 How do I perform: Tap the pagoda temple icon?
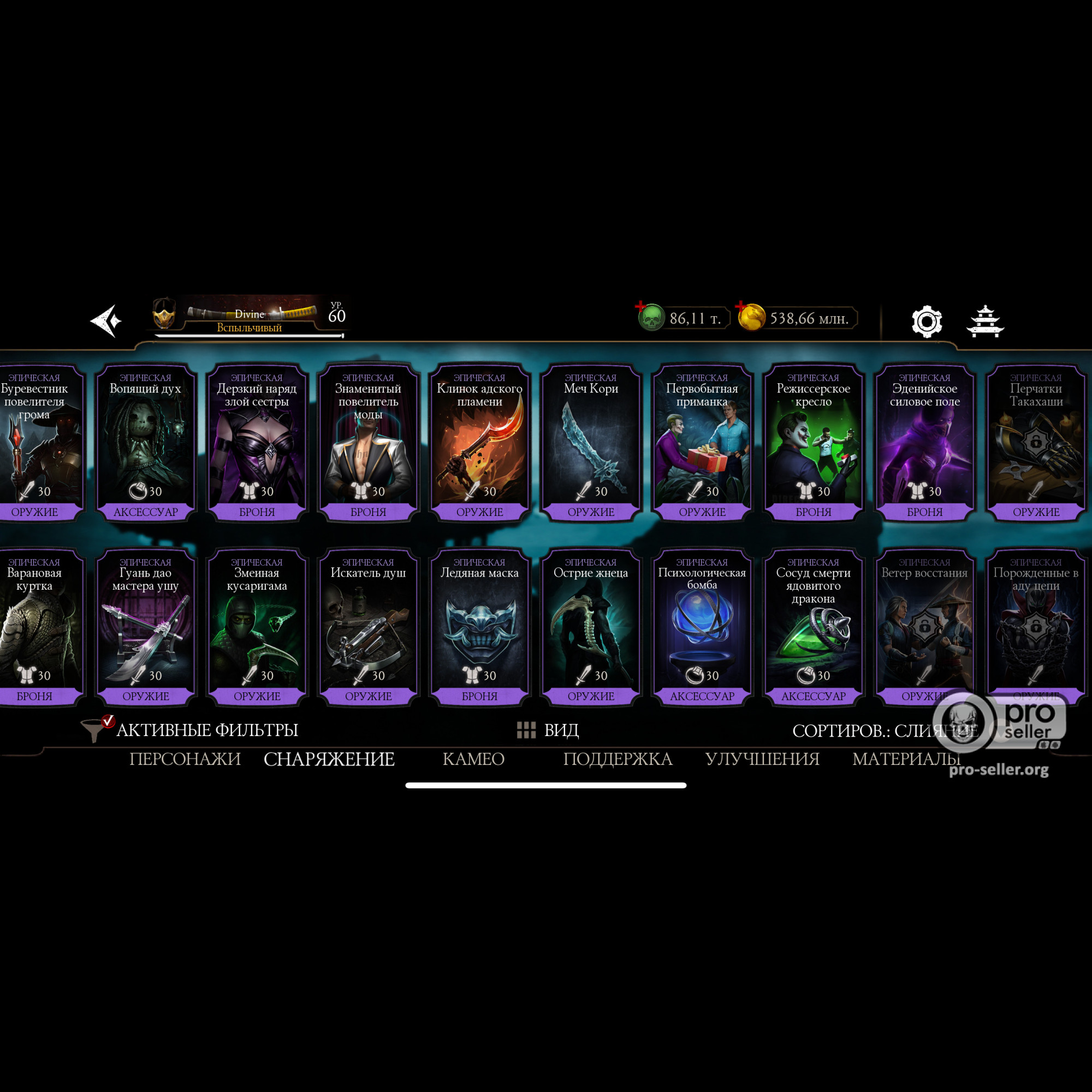(x=985, y=322)
